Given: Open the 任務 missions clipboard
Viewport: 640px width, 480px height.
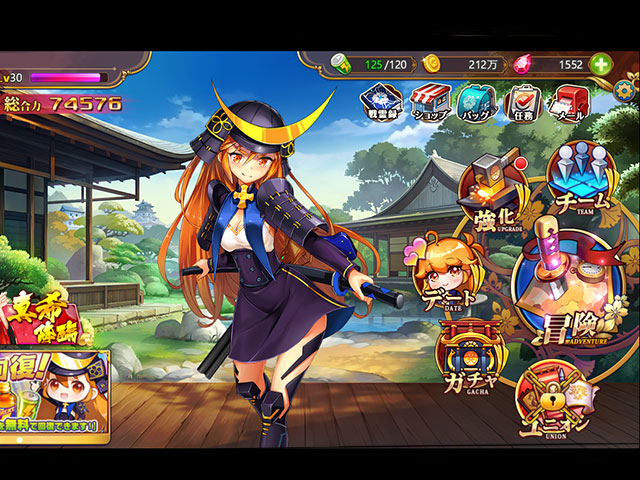Looking at the screenshot, I should coord(525,101).
